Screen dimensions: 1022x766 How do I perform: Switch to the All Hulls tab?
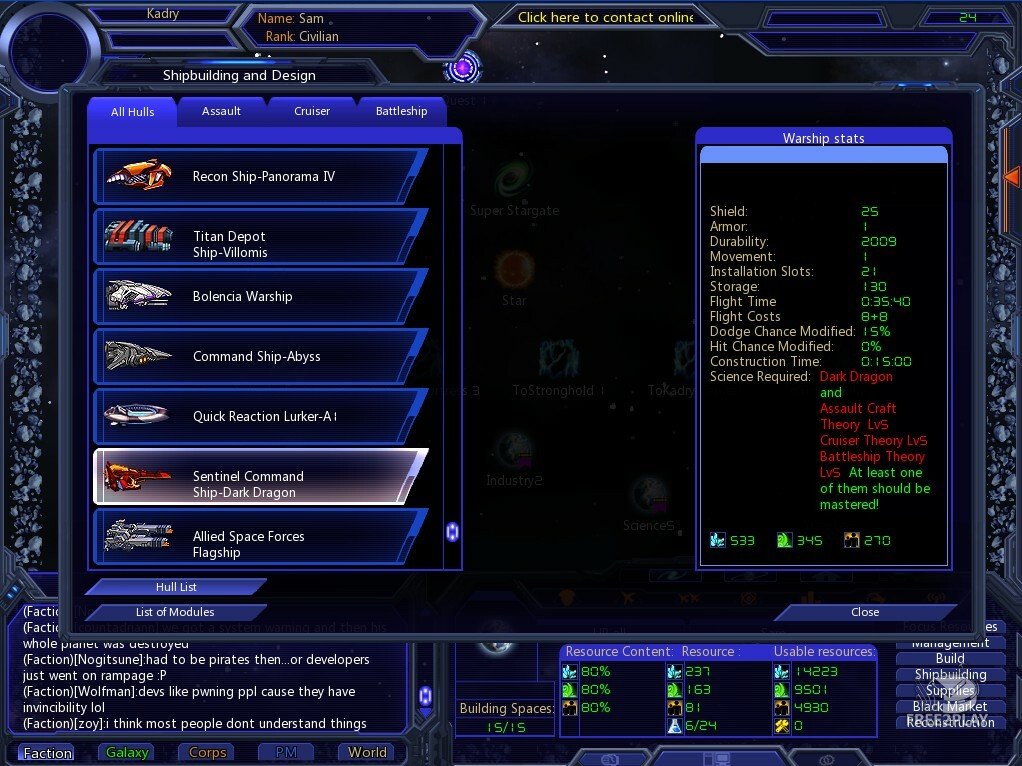point(132,112)
